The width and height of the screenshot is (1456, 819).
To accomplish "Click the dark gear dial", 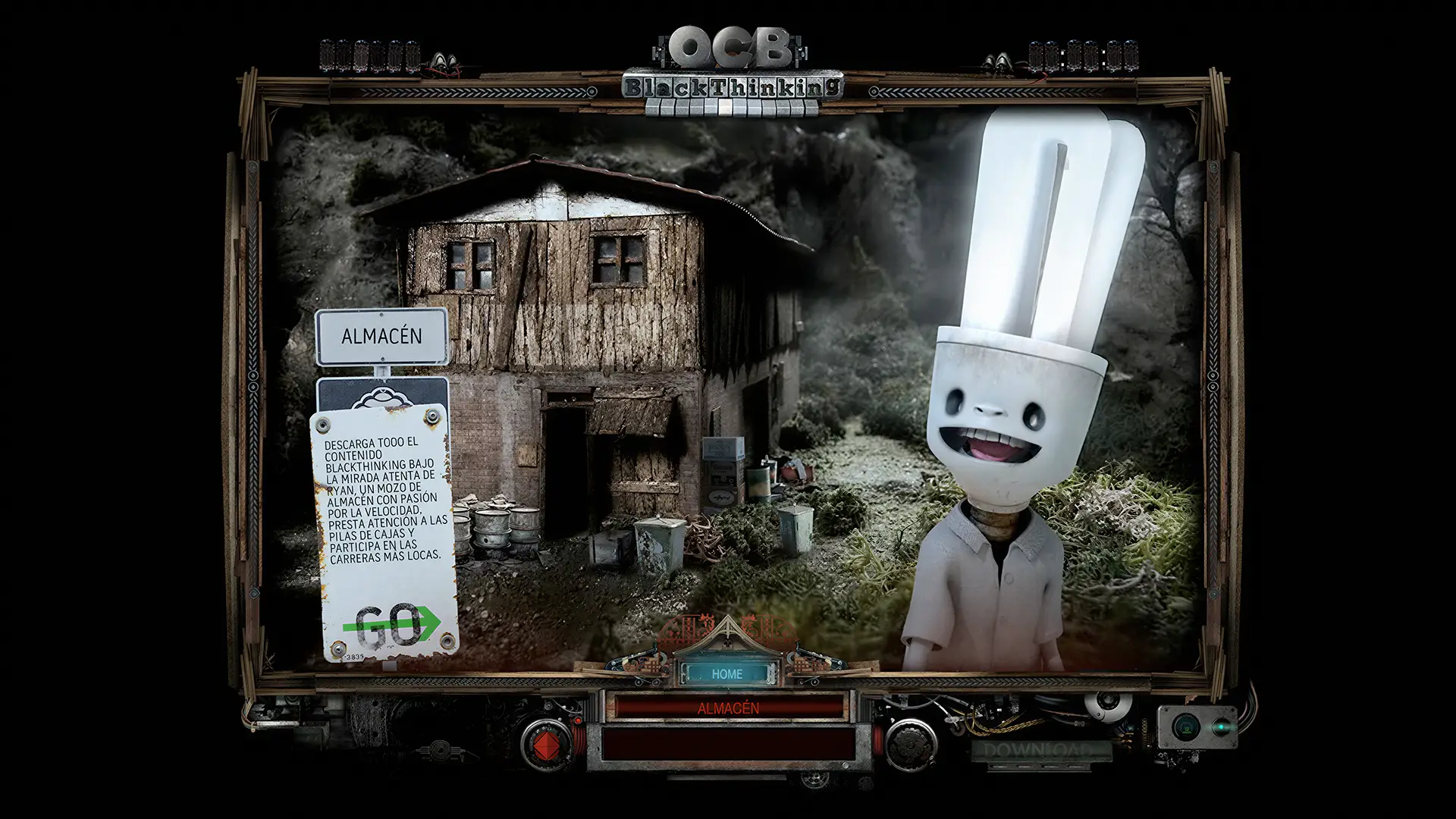I will click(910, 744).
